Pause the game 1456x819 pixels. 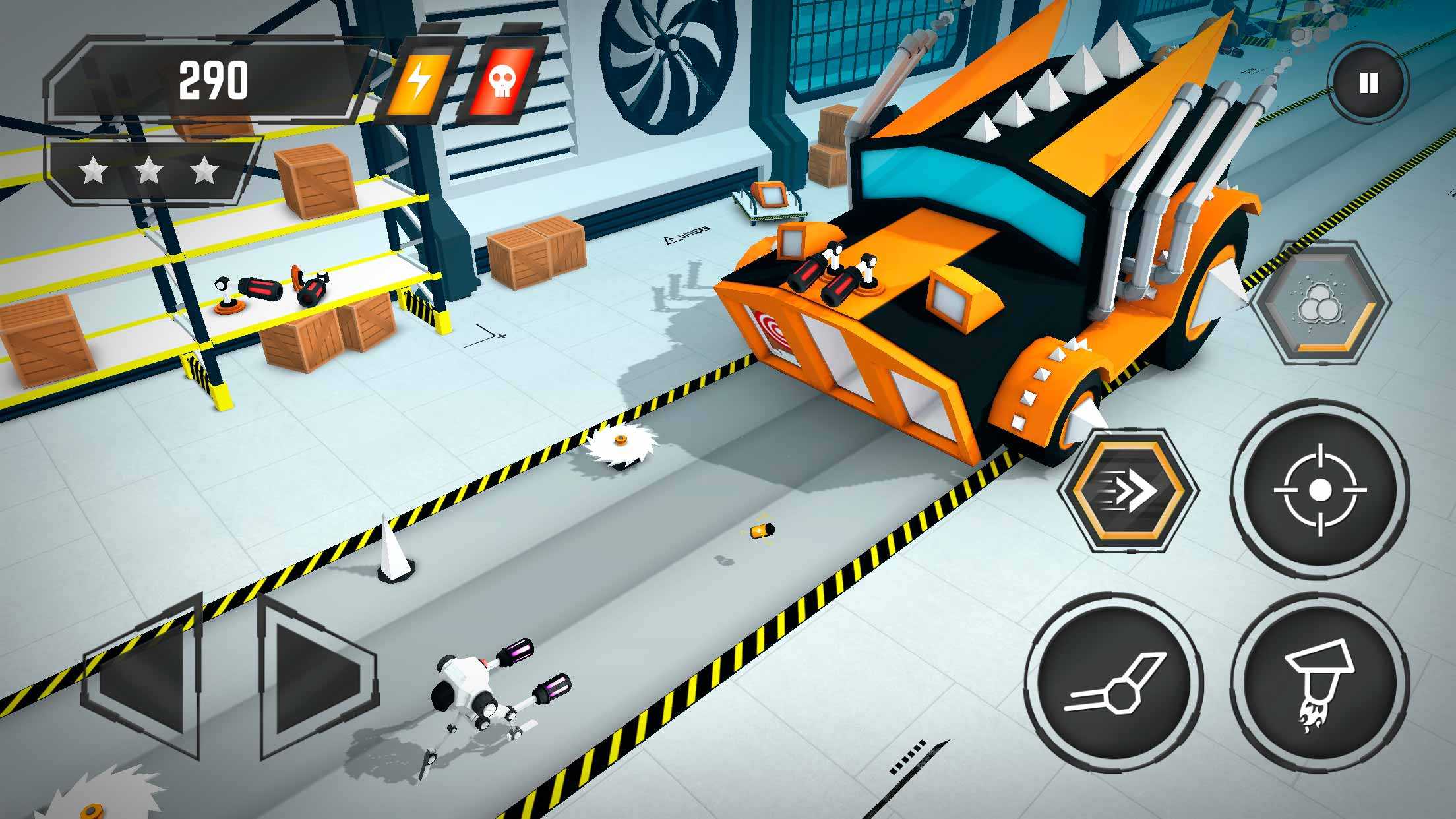pos(1368,83)
